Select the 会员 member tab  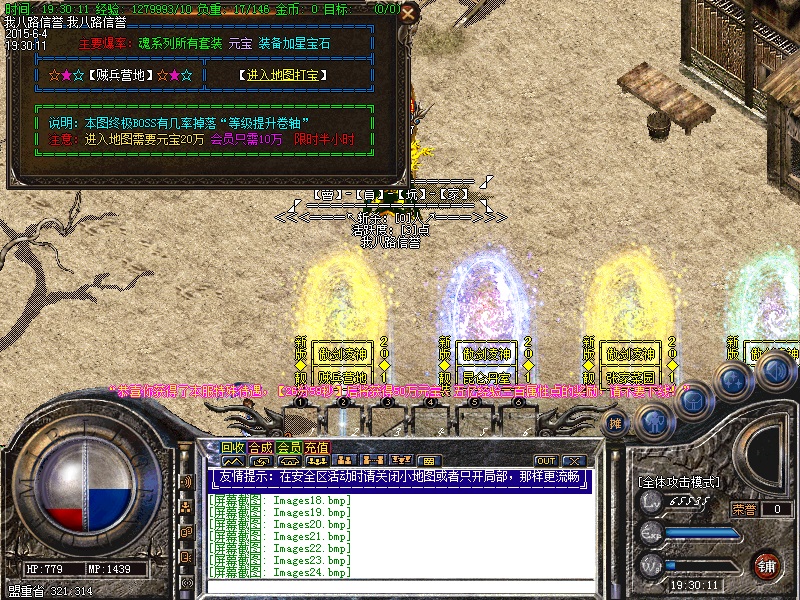(x=289, y=447)
